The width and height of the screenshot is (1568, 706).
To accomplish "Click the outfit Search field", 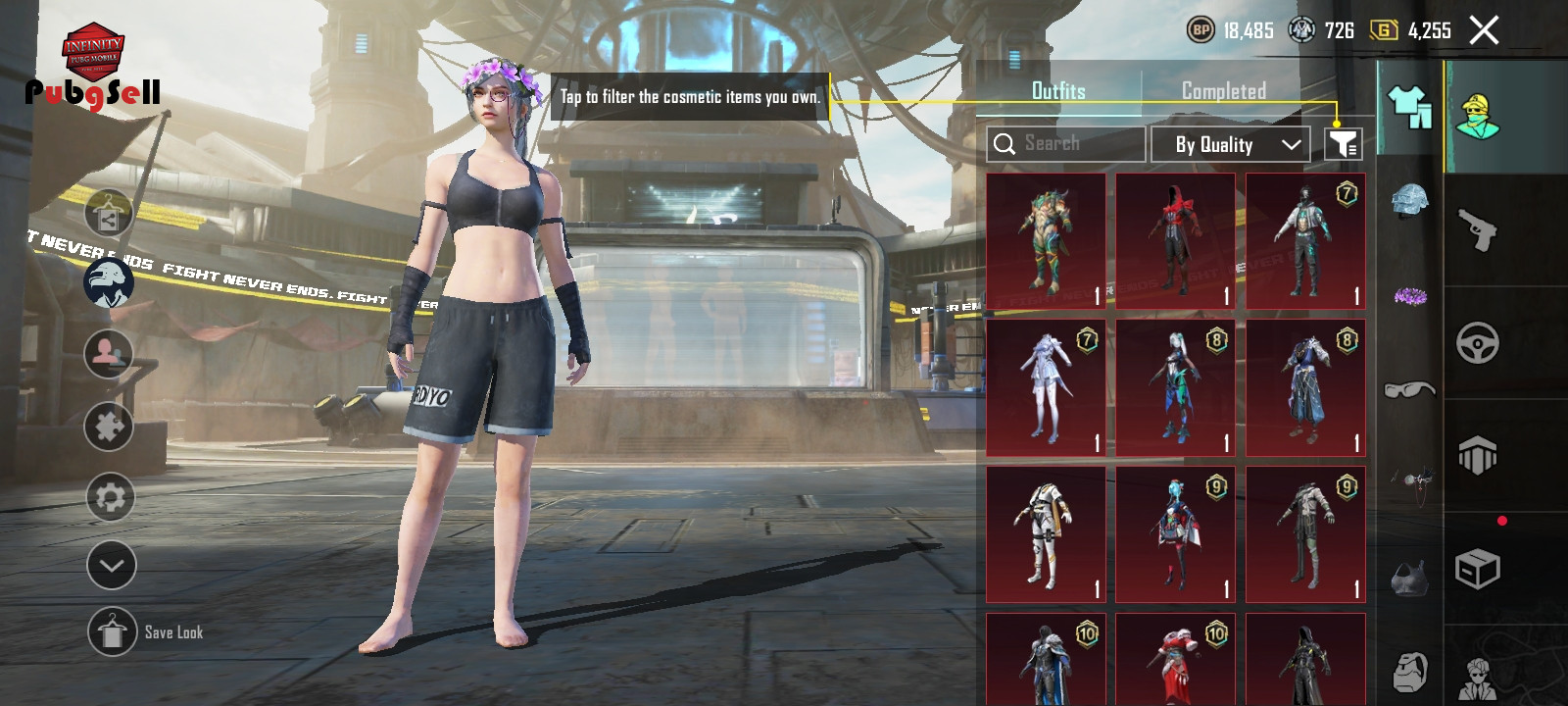I will click(x=1066, y=144).
